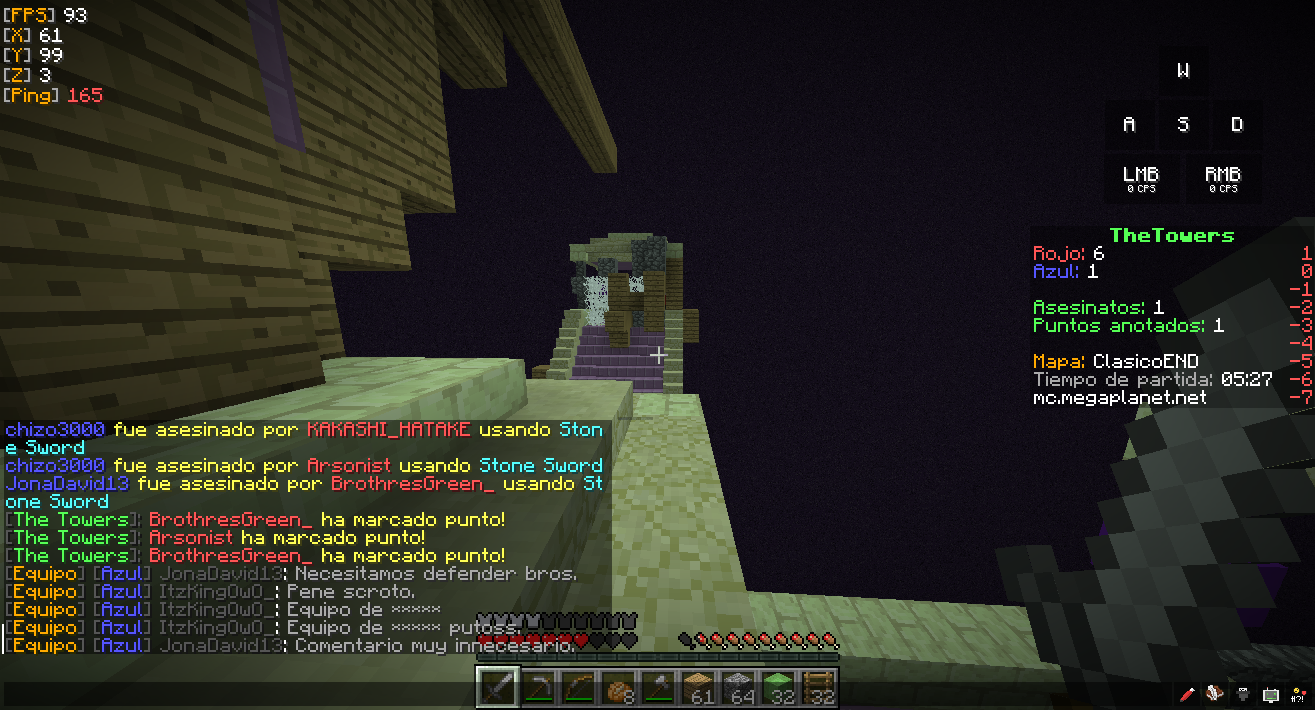Select the stone sword hotbar slot

497,688
